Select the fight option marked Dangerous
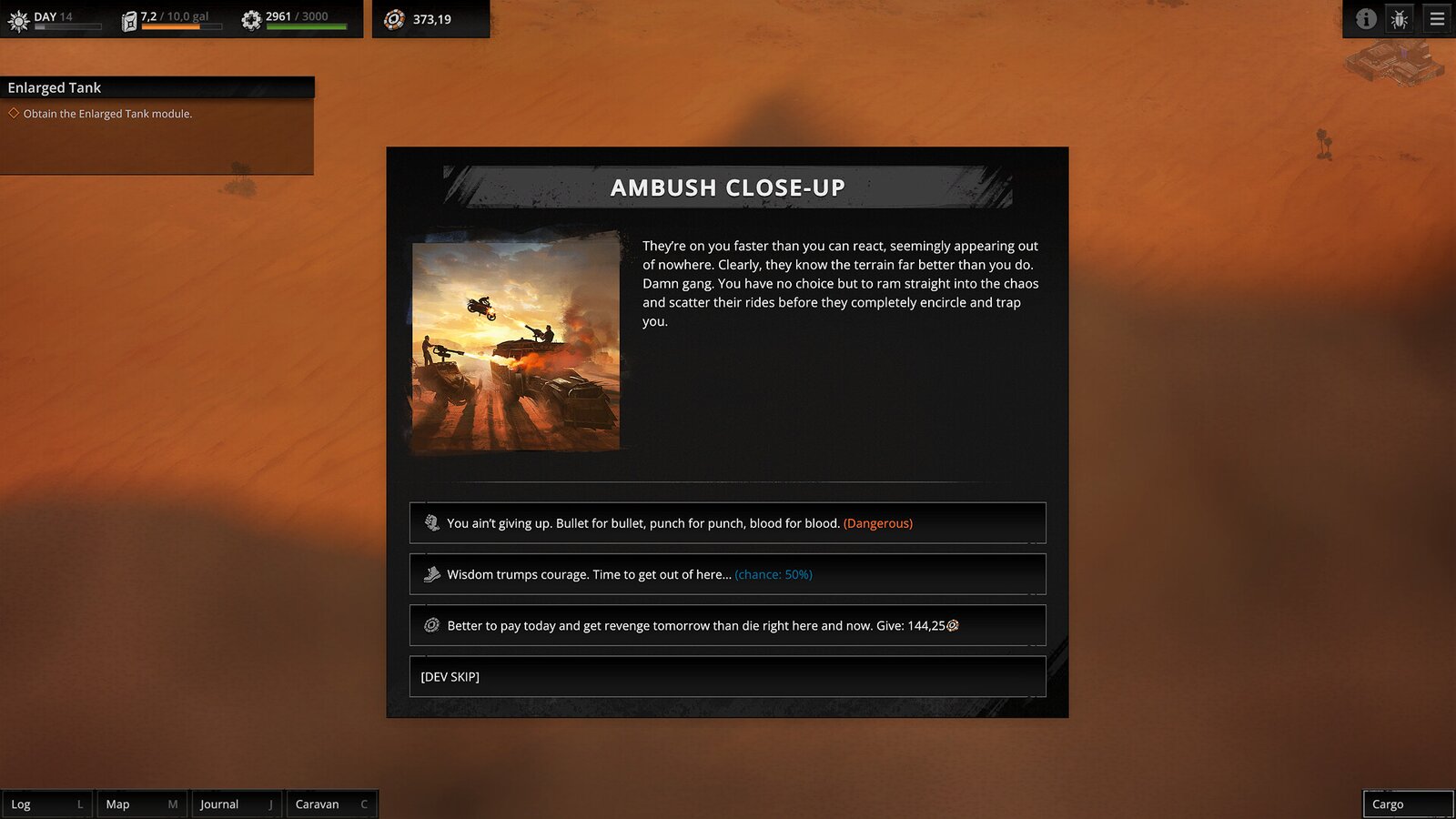This screenshot has width=1456, height=819. (728, 522)
